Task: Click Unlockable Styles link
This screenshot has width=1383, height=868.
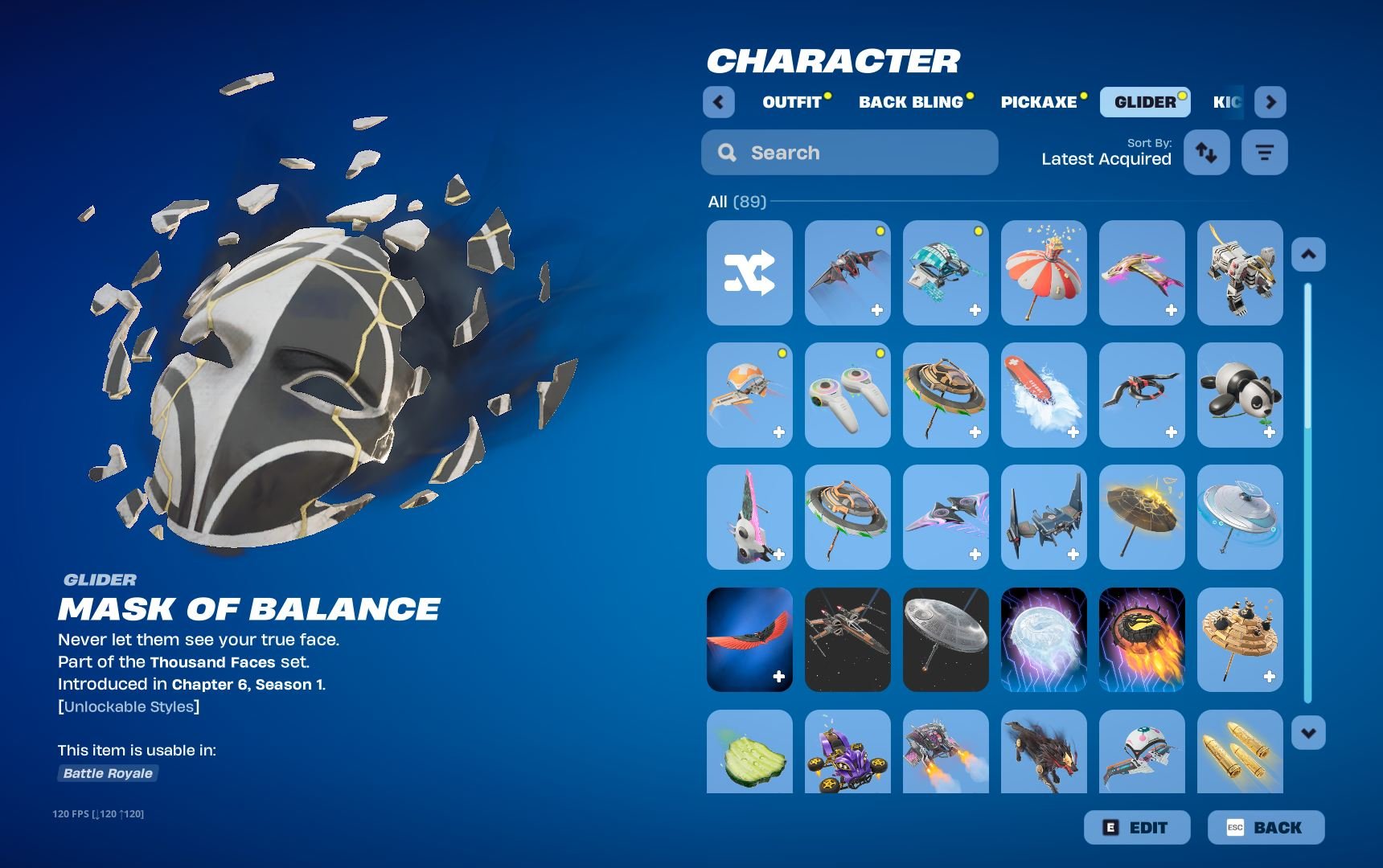Action: point(129,706)
